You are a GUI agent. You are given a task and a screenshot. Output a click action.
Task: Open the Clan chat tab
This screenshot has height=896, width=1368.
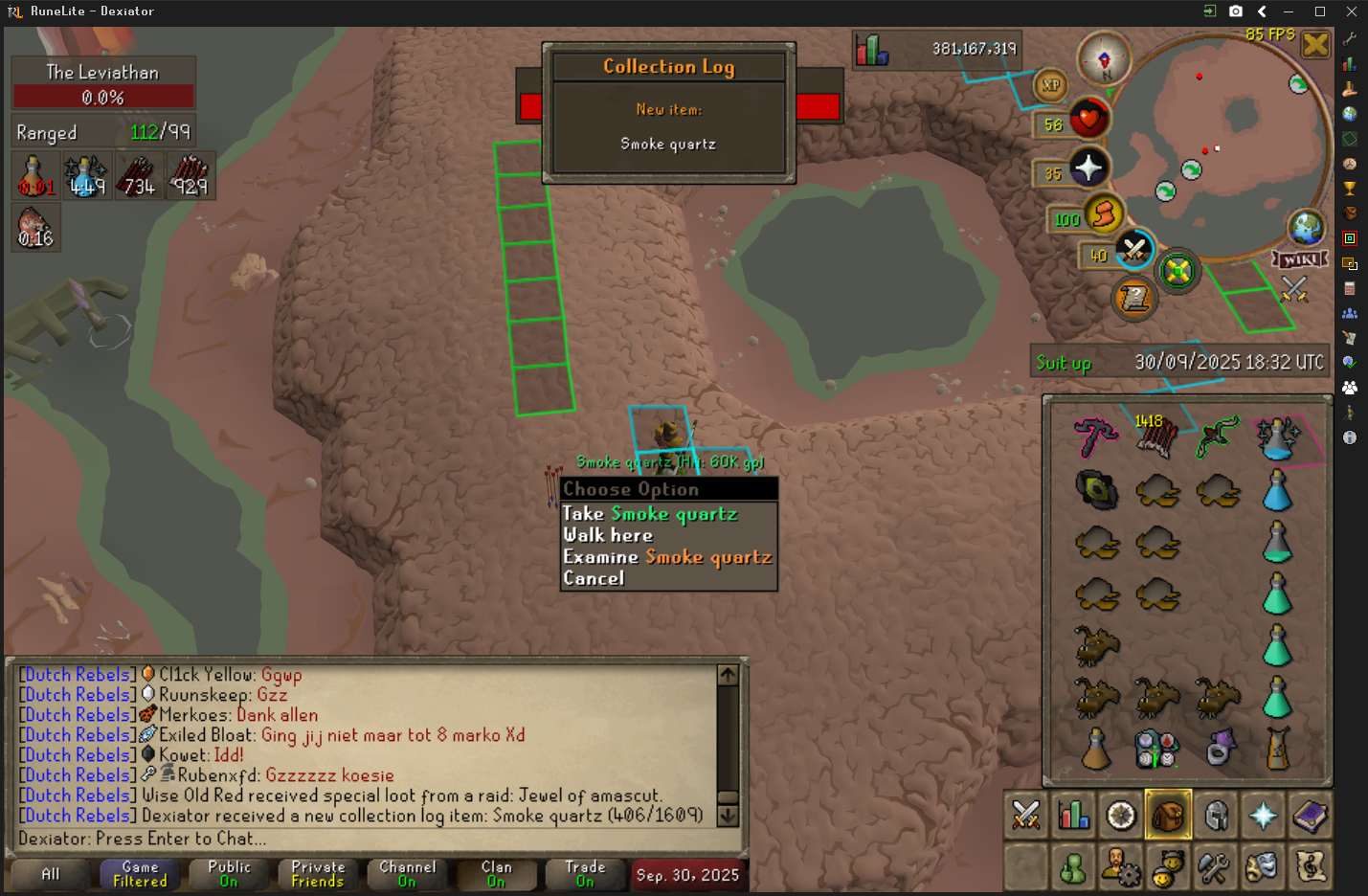[x=496, y=874]
